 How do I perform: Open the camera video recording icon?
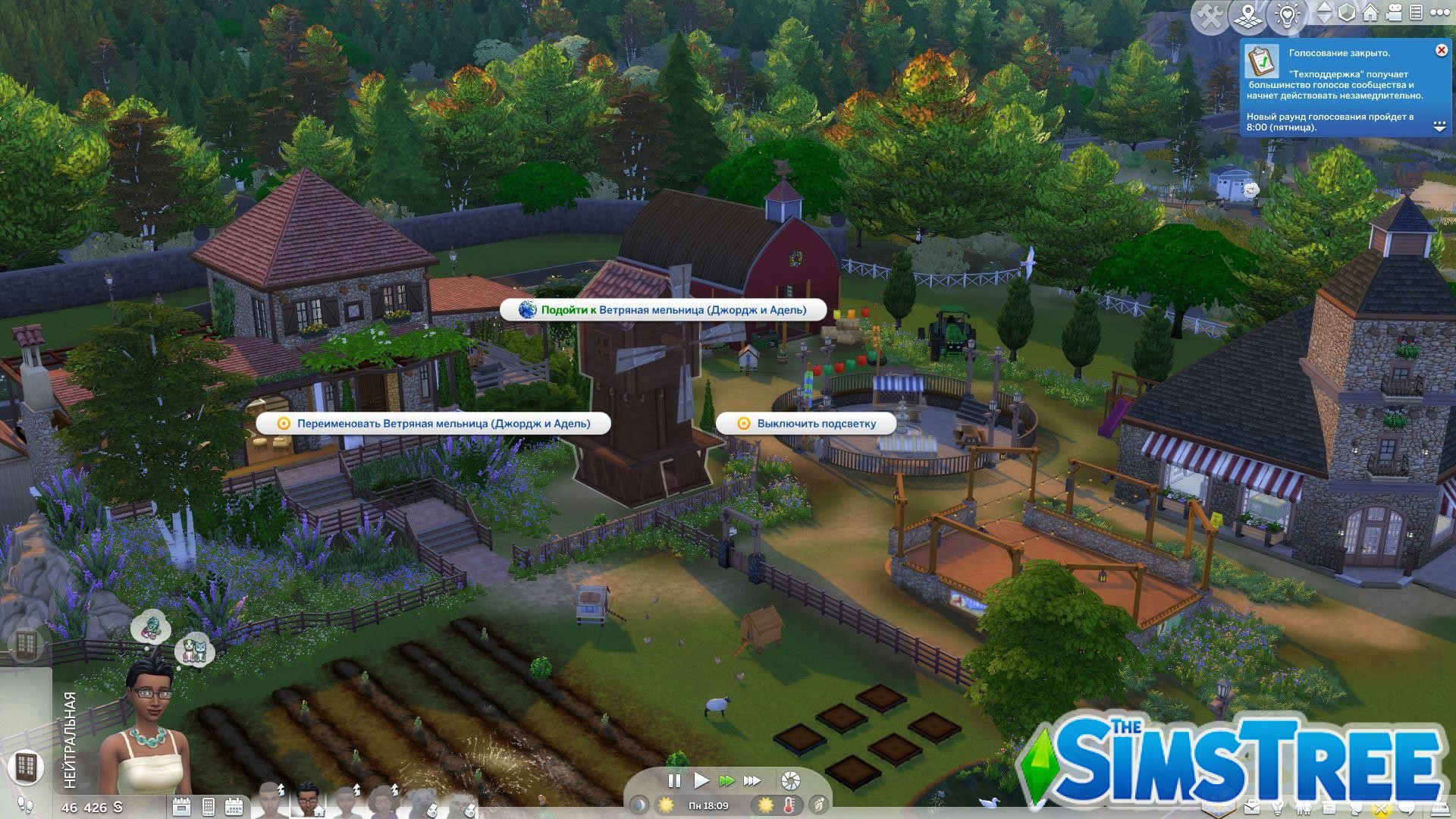coord(1395,12)
